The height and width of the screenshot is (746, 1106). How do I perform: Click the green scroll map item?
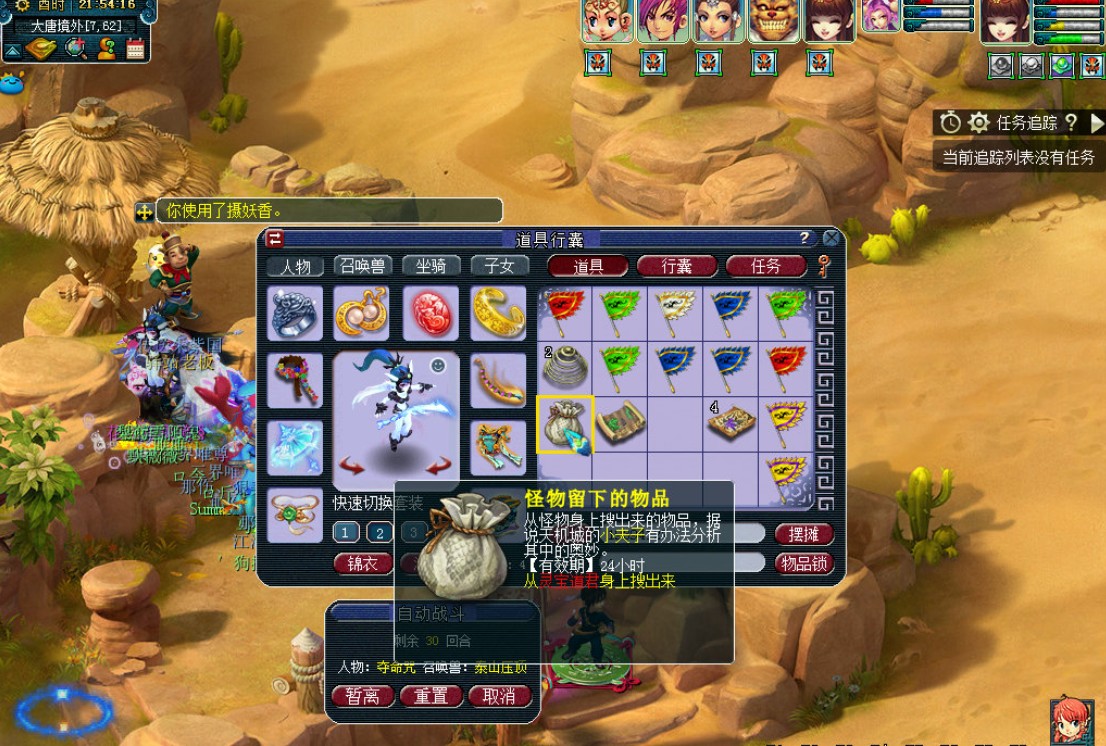[621, 424]
